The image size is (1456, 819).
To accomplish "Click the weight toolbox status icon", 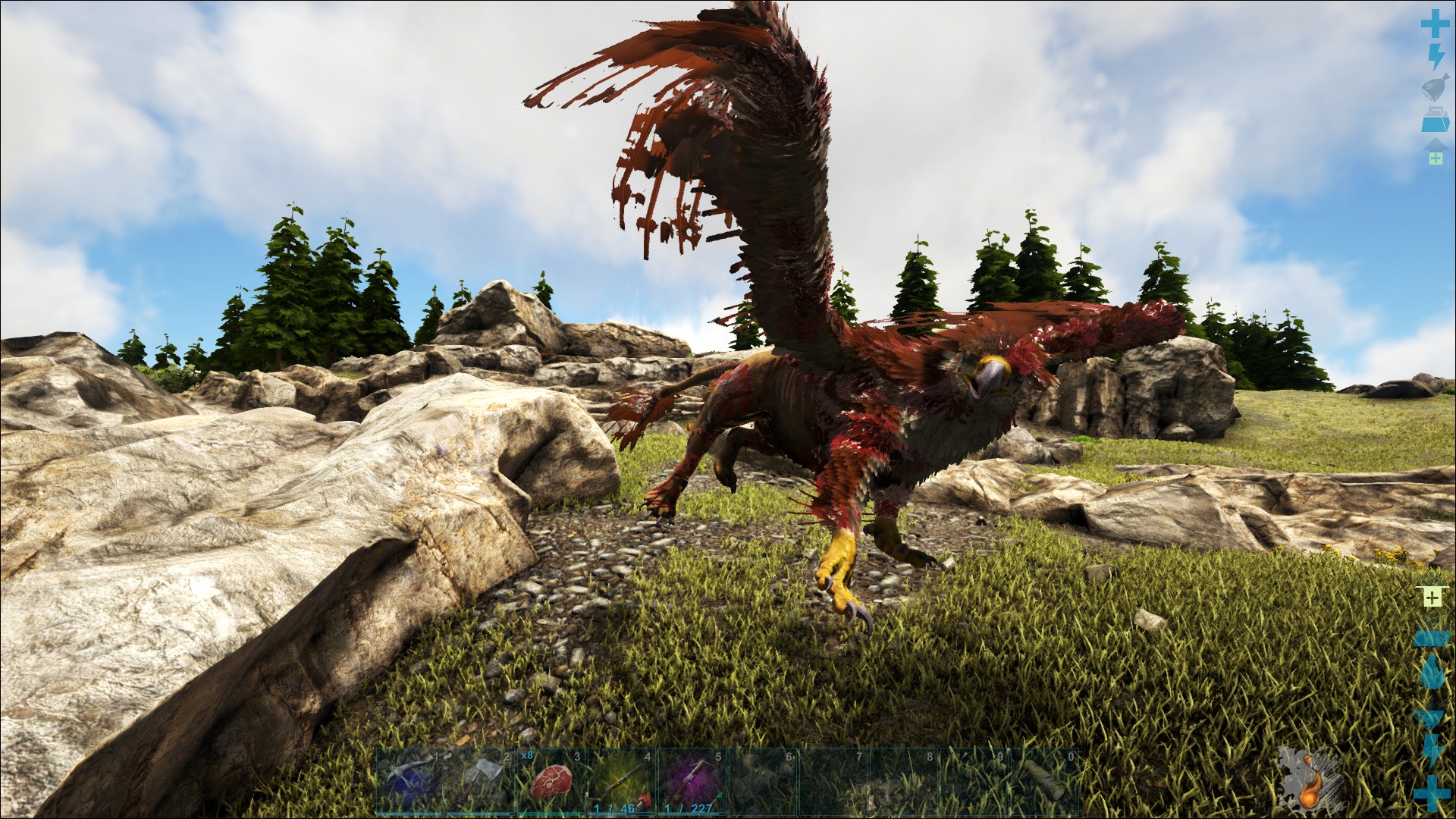I will [1433, 116].
